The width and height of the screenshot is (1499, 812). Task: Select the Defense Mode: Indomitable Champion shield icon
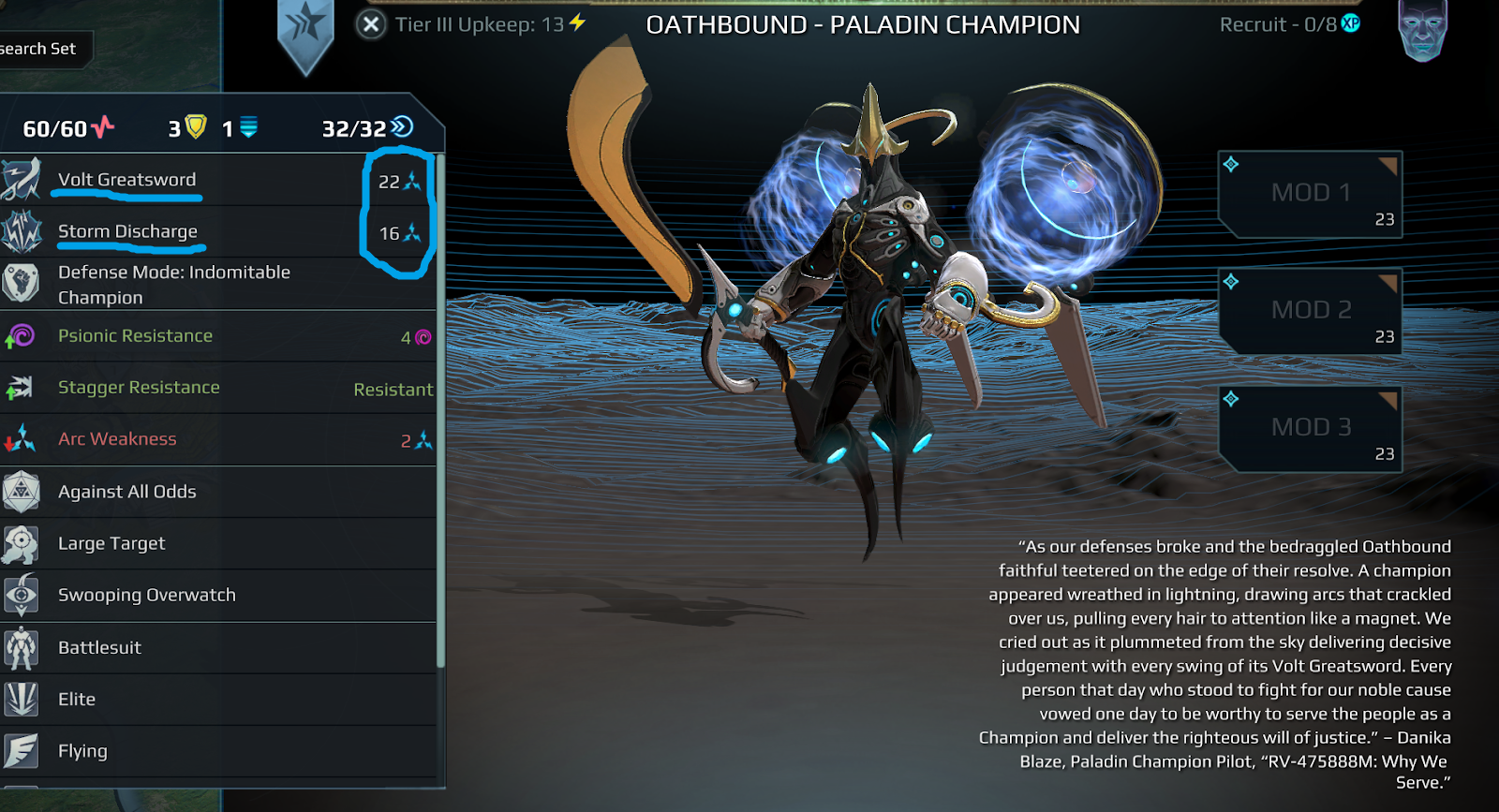(21, 284)
